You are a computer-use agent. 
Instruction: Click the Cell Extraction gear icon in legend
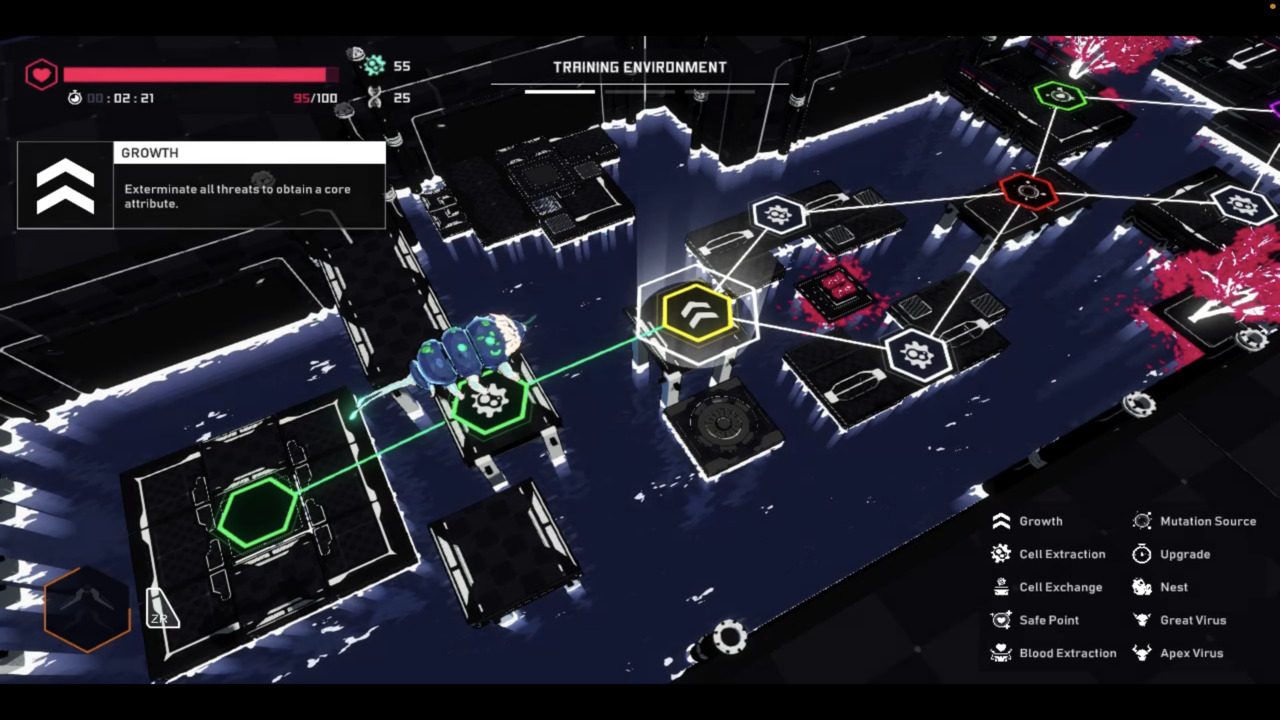(x=1001, y=554)
